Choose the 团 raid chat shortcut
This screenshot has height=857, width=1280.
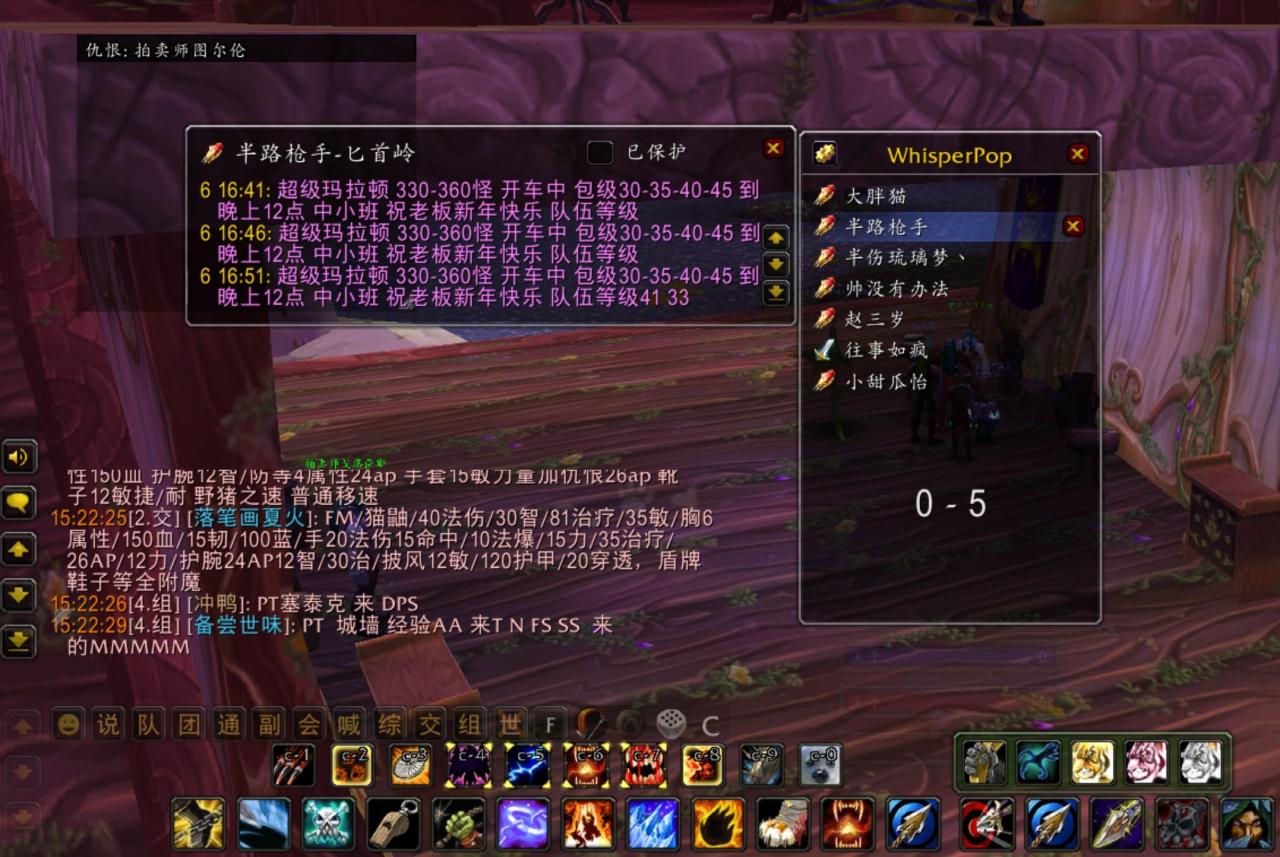click(x=189, y=724)
